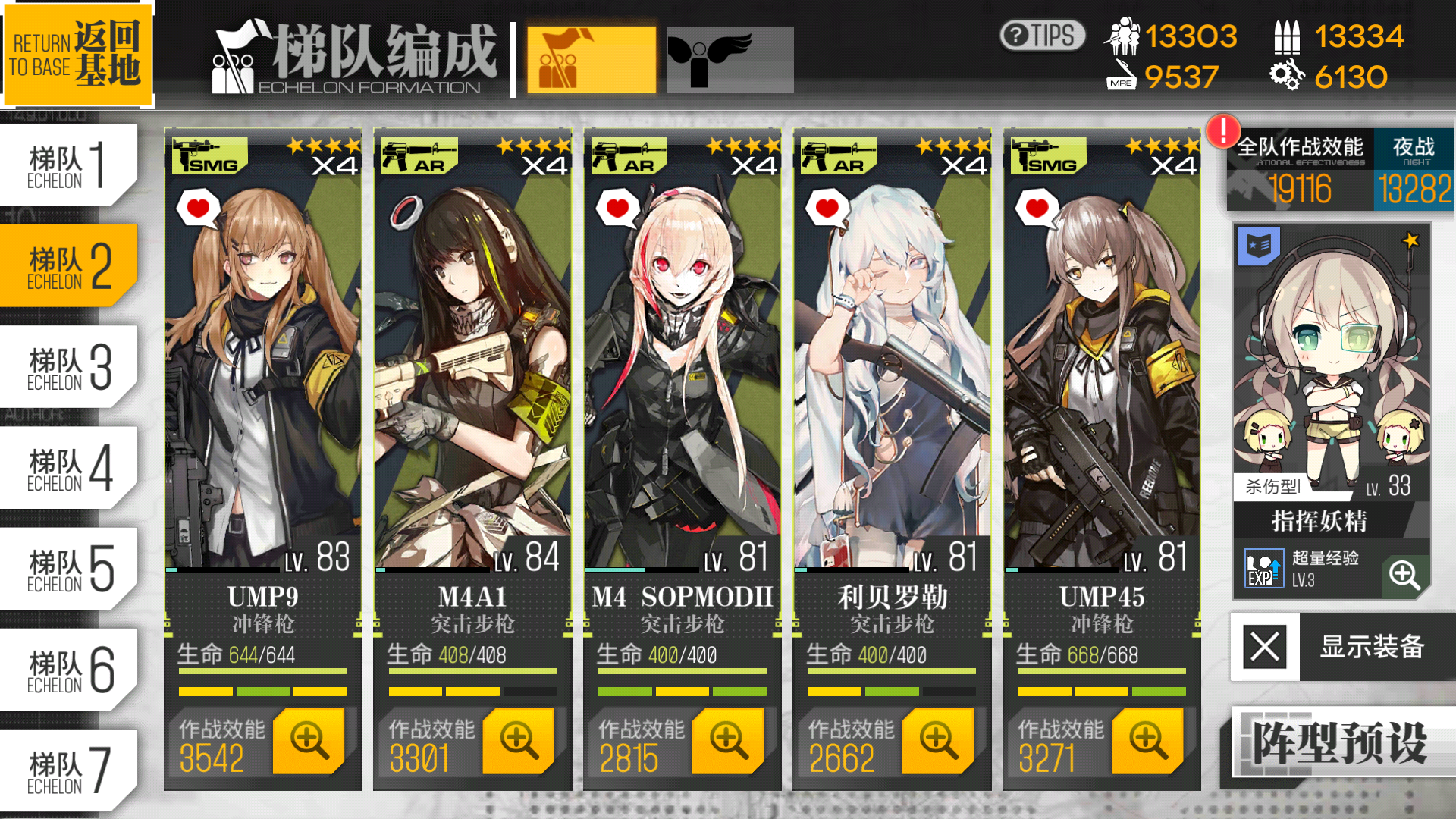This screenshot has width=1456, height=819.
Task: Click UMP45's HP bar
Action: (1101, 671)
